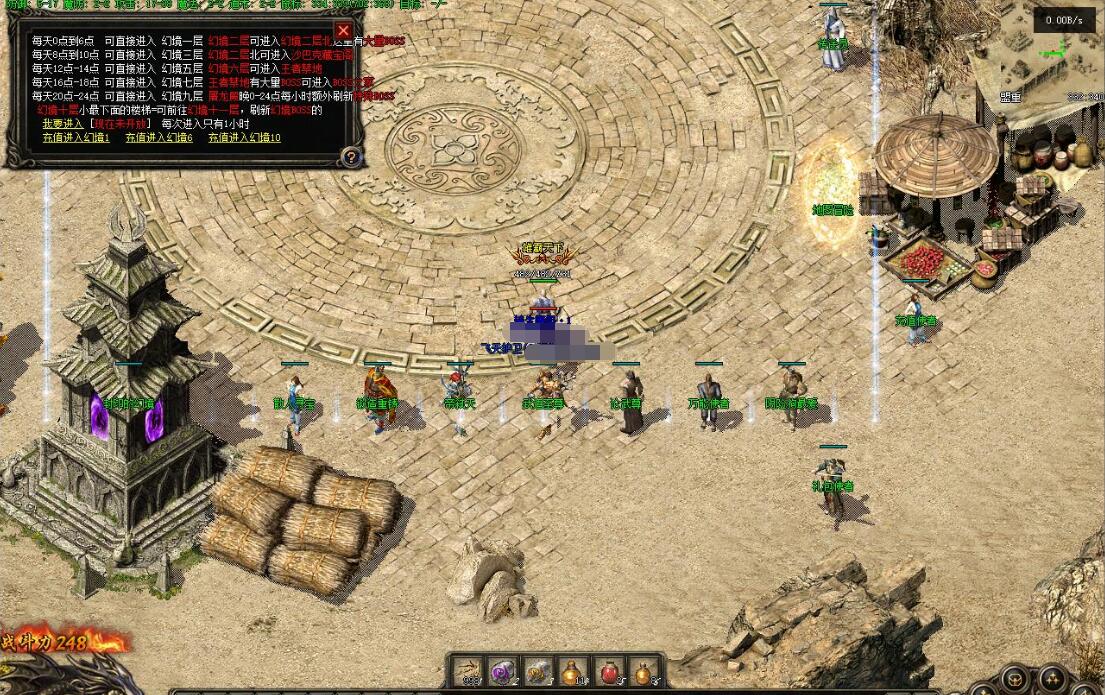Close the illusion realm dialog with the red X

coord(343,31)
